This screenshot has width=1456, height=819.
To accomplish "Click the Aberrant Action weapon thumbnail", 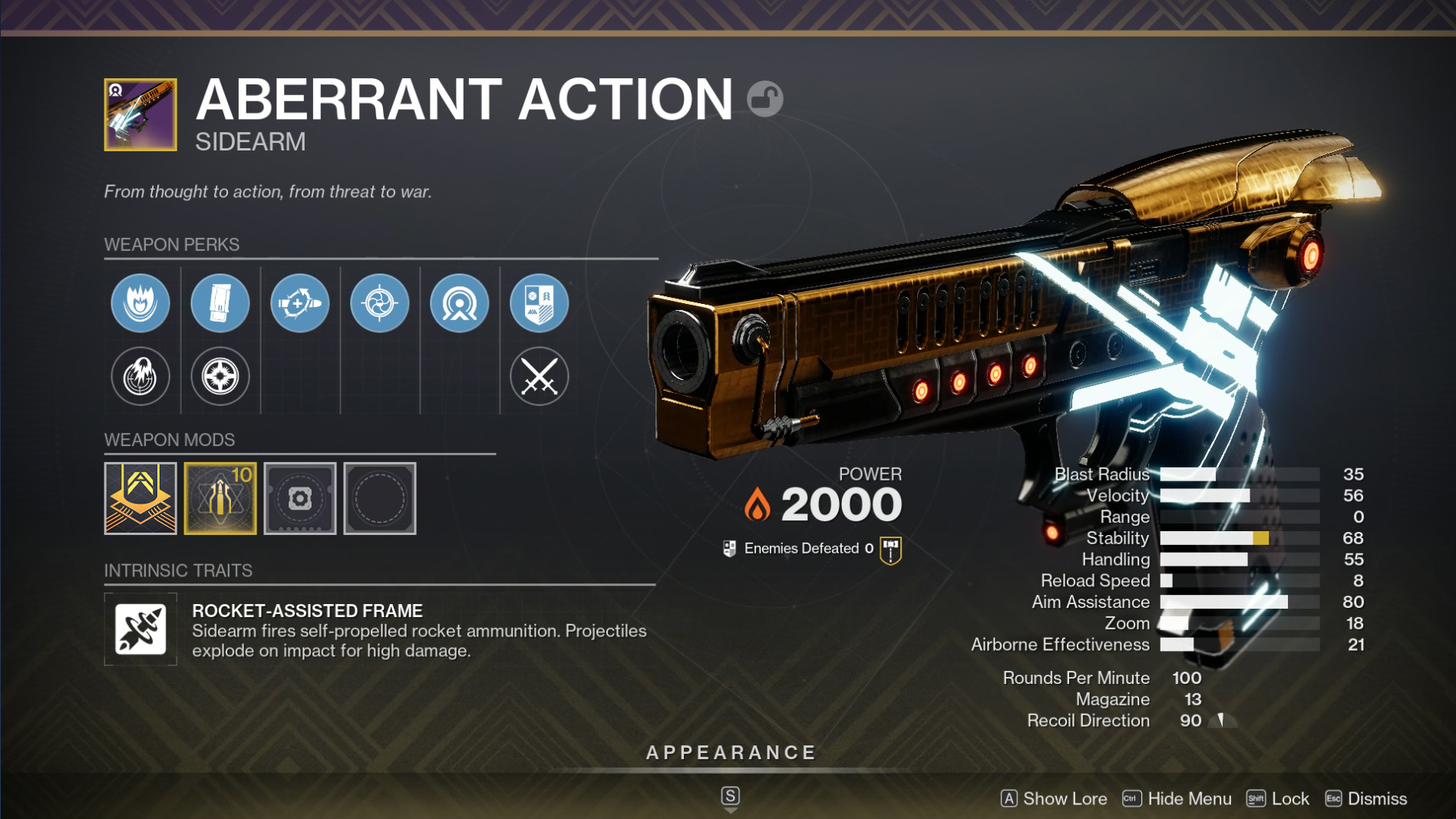I will point(140,114).
